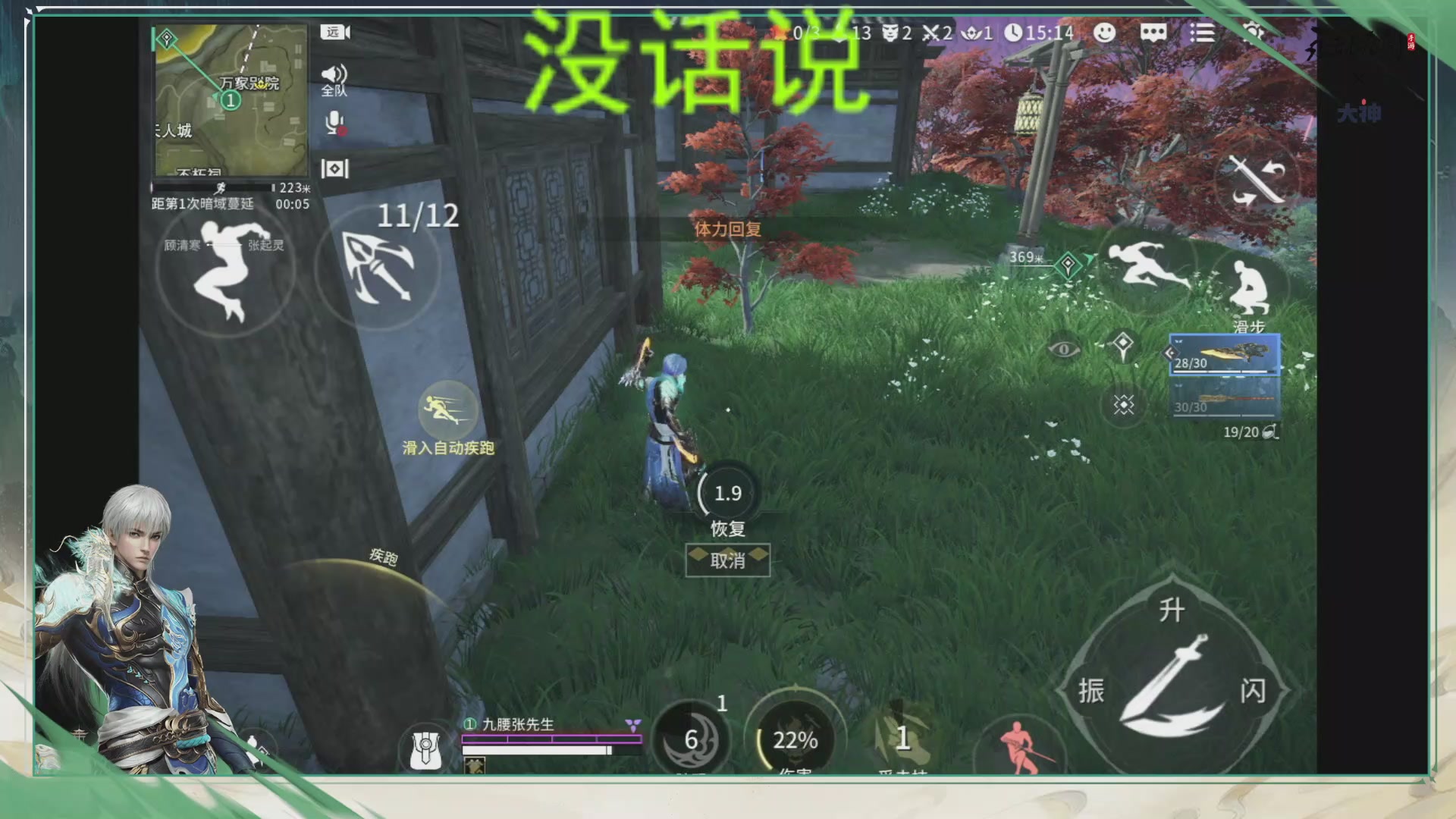Image resolution: width=1456 pixels, height=819 pixels.
Task: Toggle the 全队 team voice speaker
Action: (x=334, y=76)
